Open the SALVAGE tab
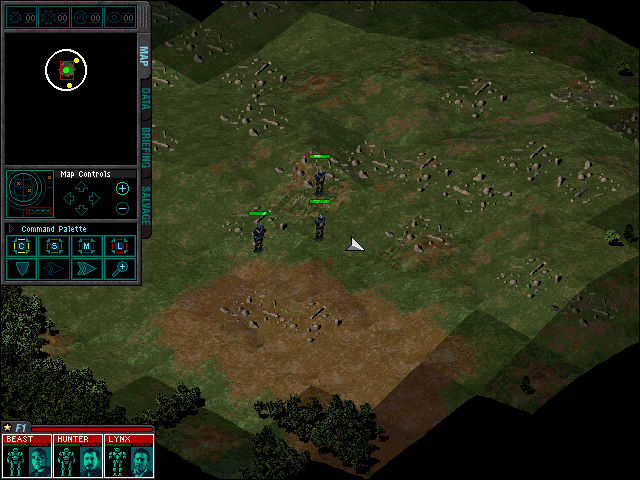The width and height of the screenshot is (640, 480). click(x=144, y=203)
